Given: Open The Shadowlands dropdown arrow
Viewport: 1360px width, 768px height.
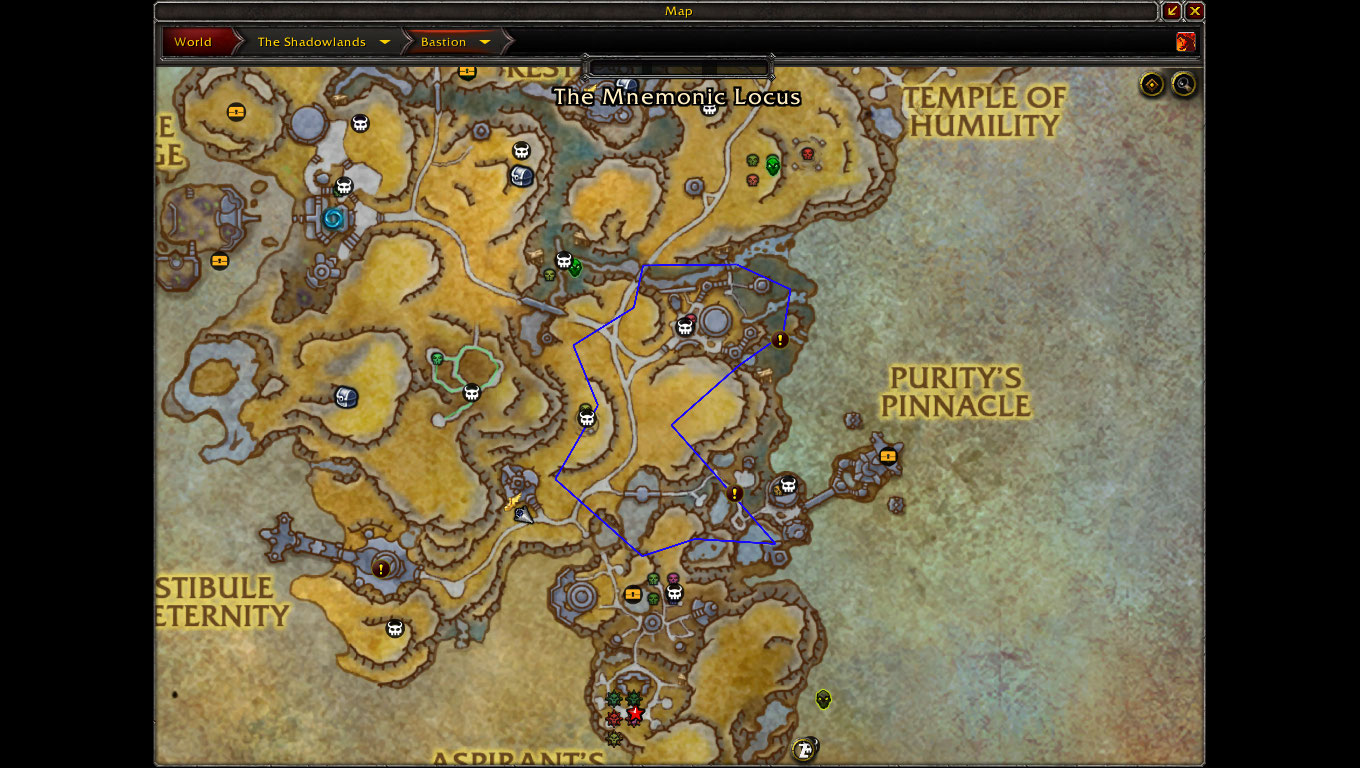Looking at the screenshot, I should coord(385,42).
